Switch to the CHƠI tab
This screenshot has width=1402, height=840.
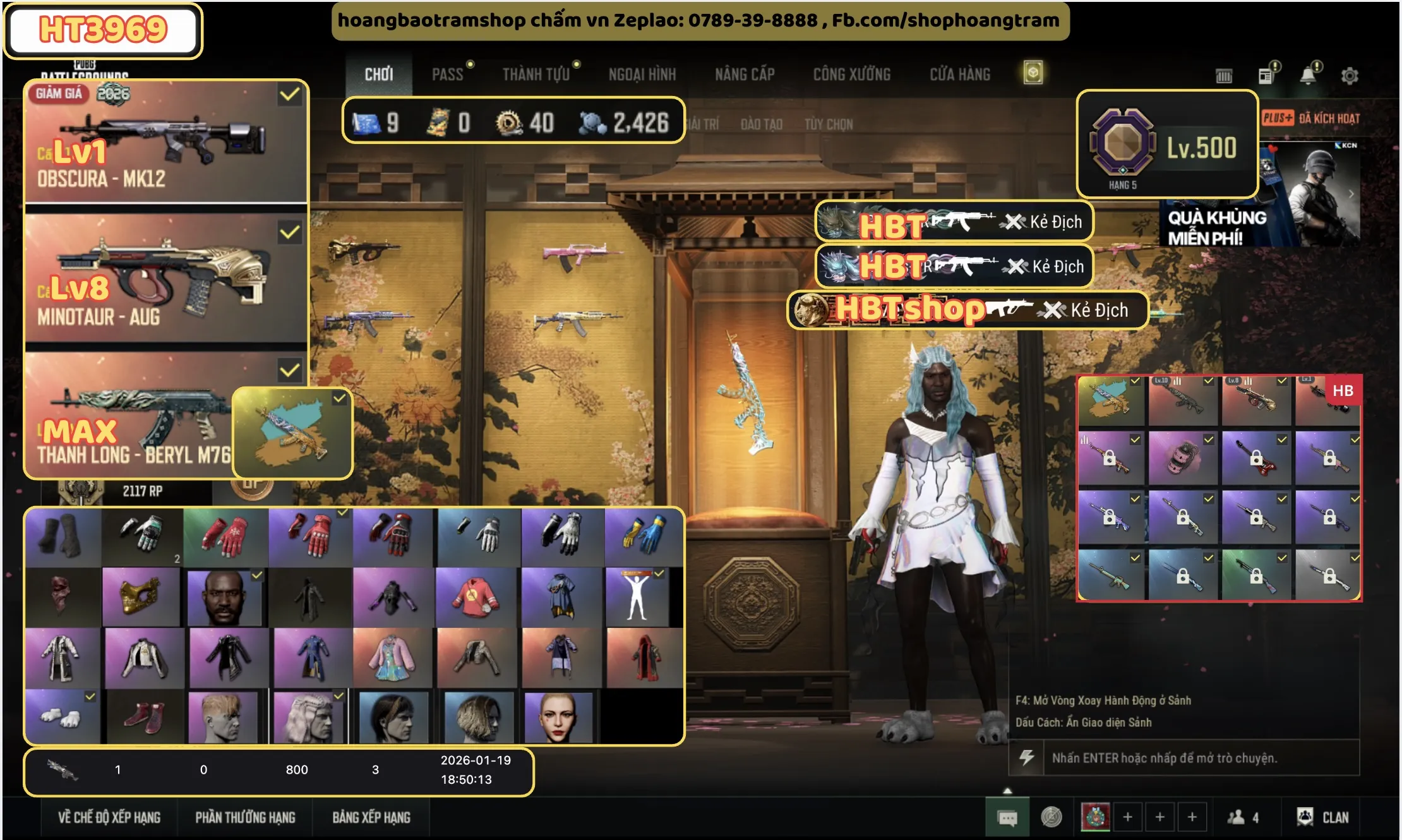tap(379, 75)
